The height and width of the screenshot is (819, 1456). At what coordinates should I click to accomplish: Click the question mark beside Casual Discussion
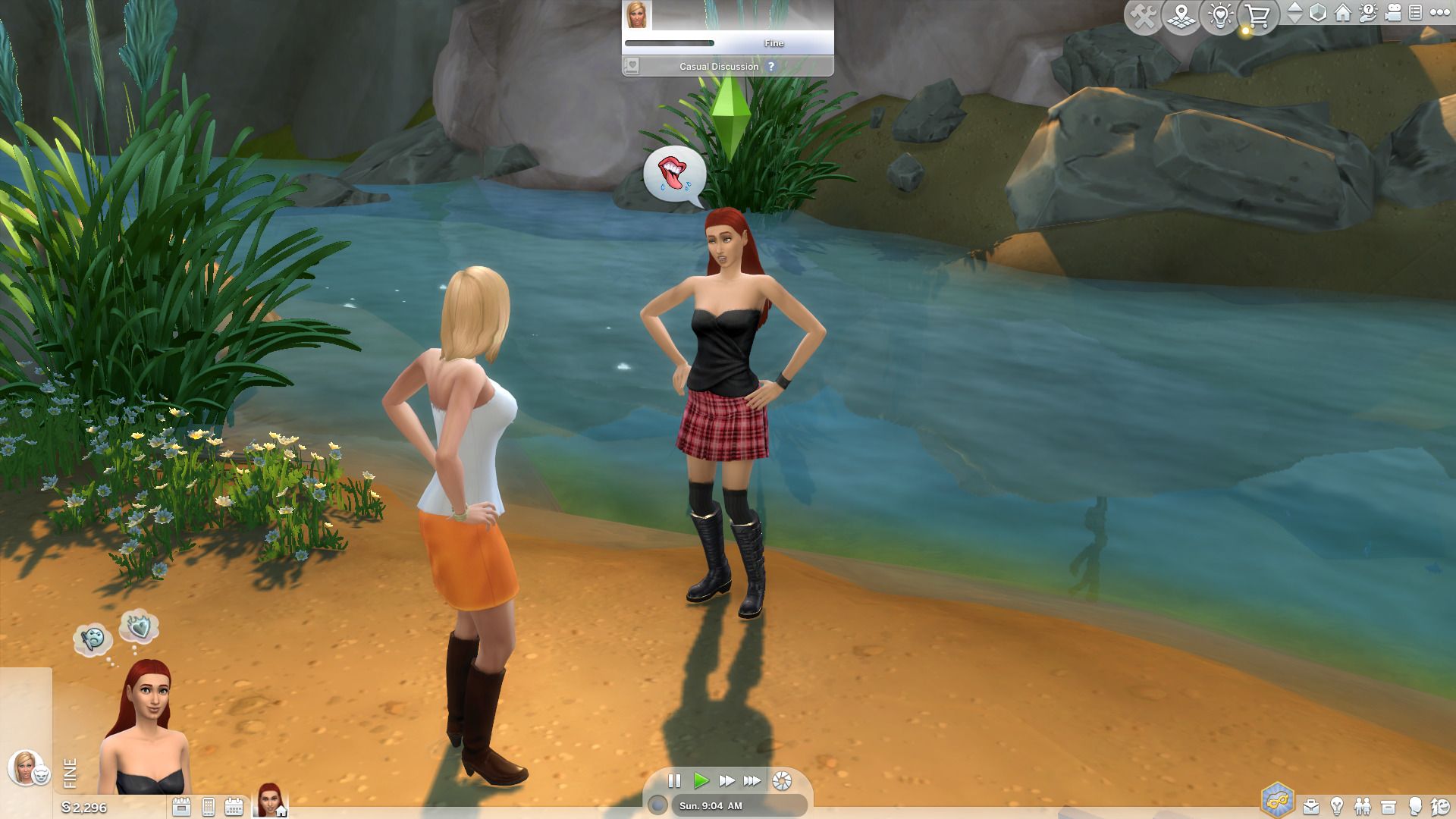tap(771, 66)
